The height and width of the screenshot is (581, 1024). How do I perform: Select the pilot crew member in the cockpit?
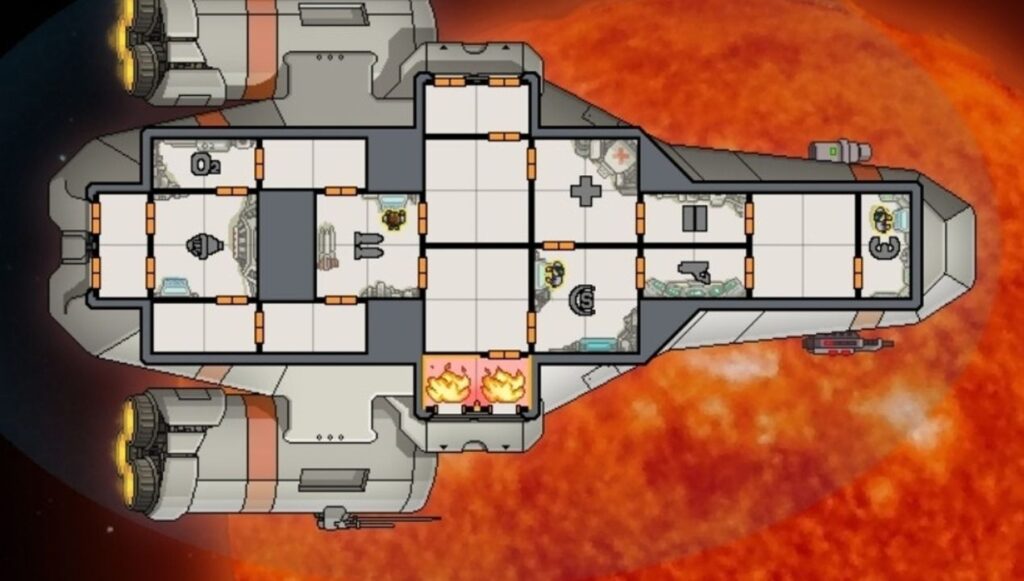(x=881, y=217)
